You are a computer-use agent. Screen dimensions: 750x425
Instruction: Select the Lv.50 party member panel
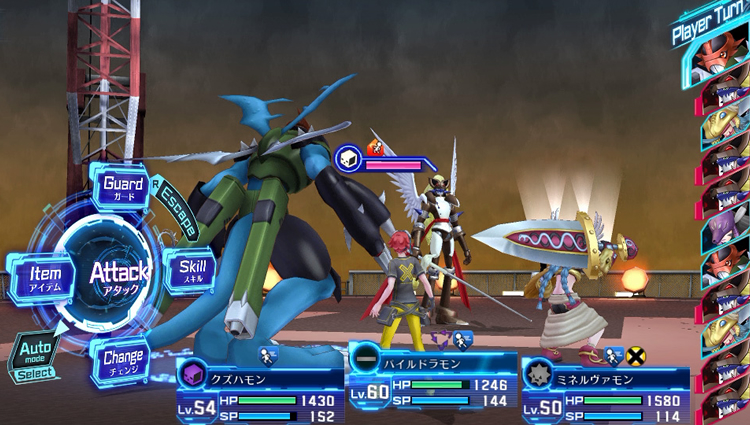click(605, 392)
